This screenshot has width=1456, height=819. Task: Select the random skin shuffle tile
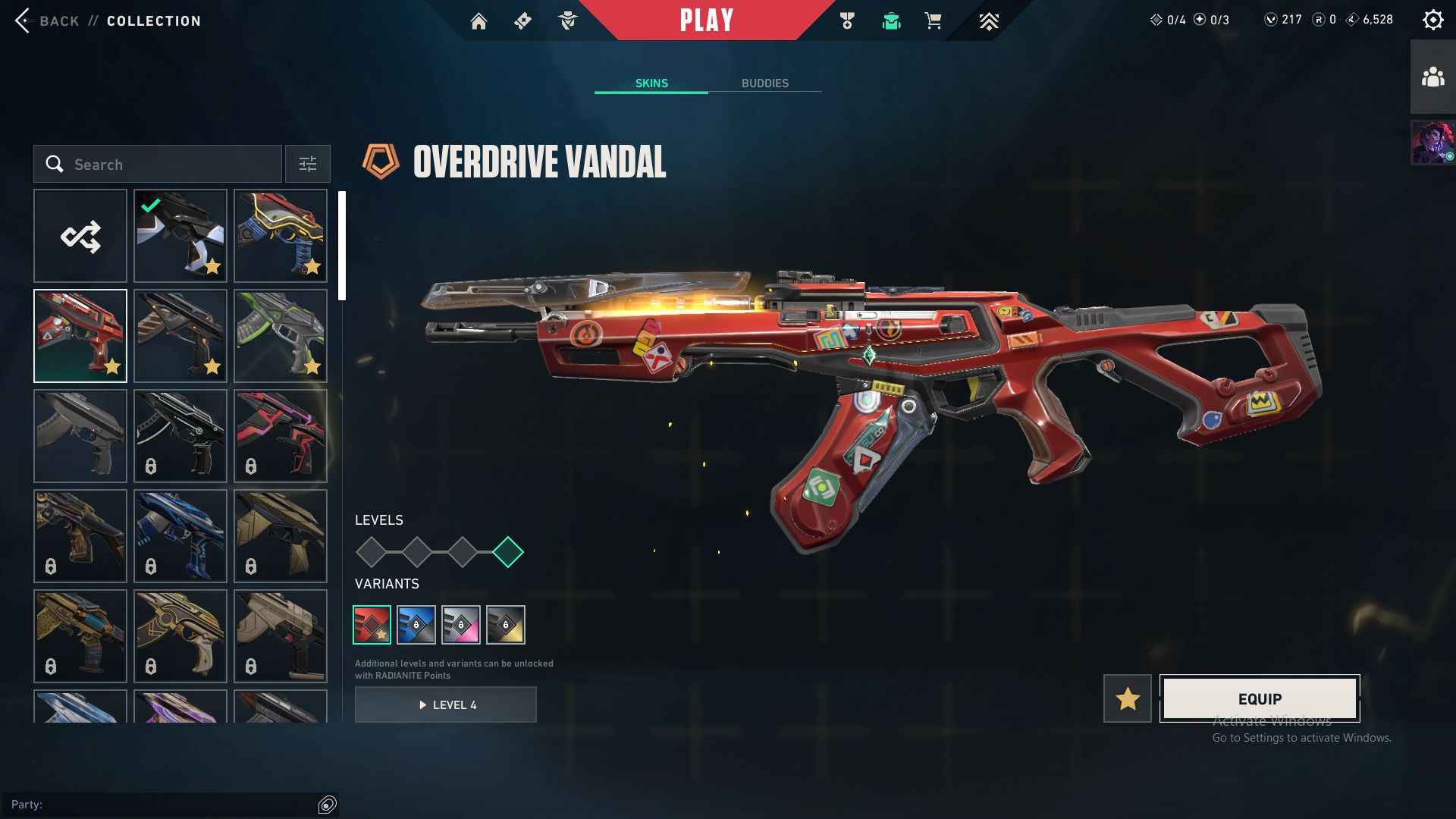[x=80, y=236]
